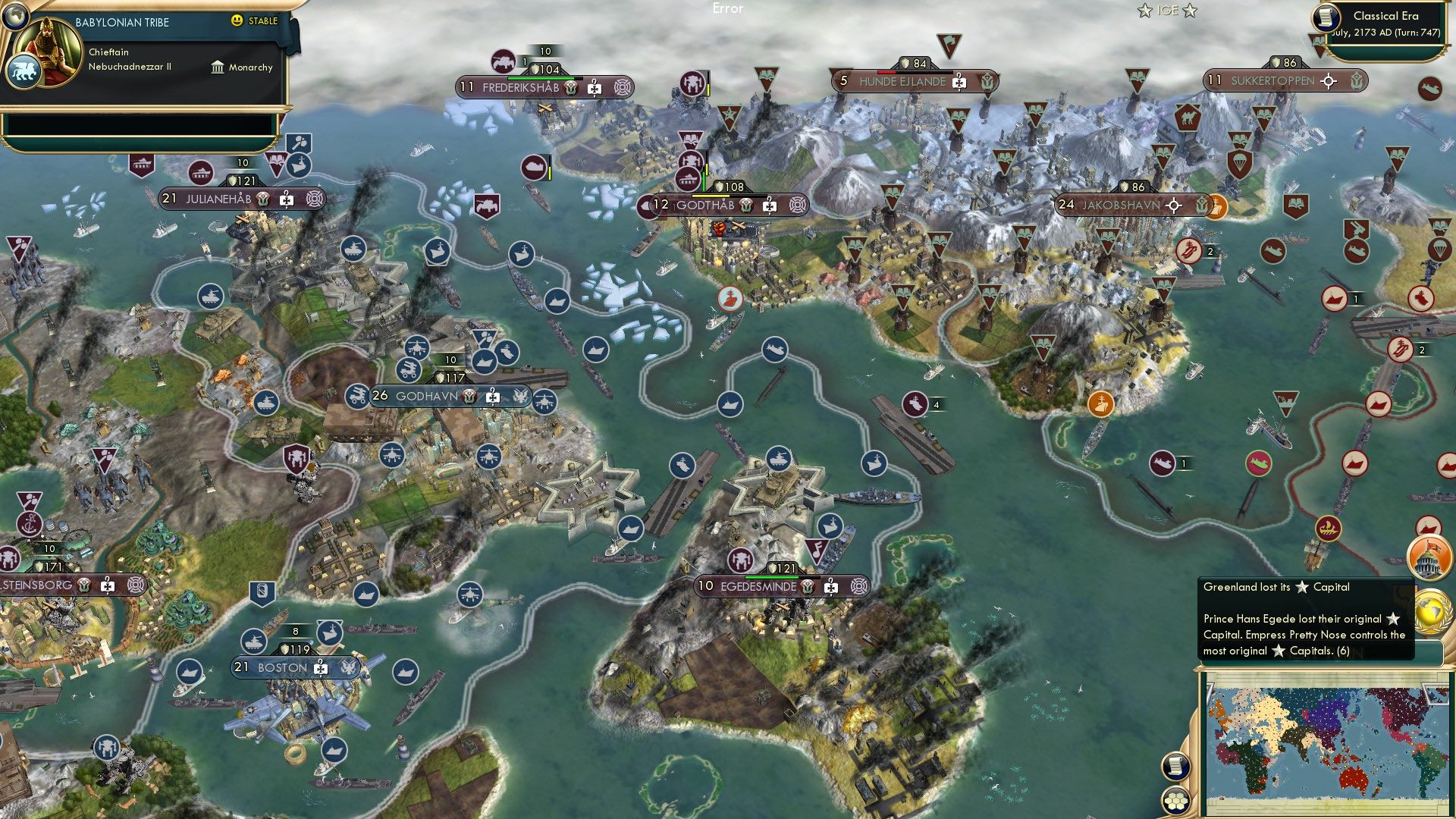
Task: Select the blue Babylonian lion civilization emblem
Action: [x=24, y=69]
